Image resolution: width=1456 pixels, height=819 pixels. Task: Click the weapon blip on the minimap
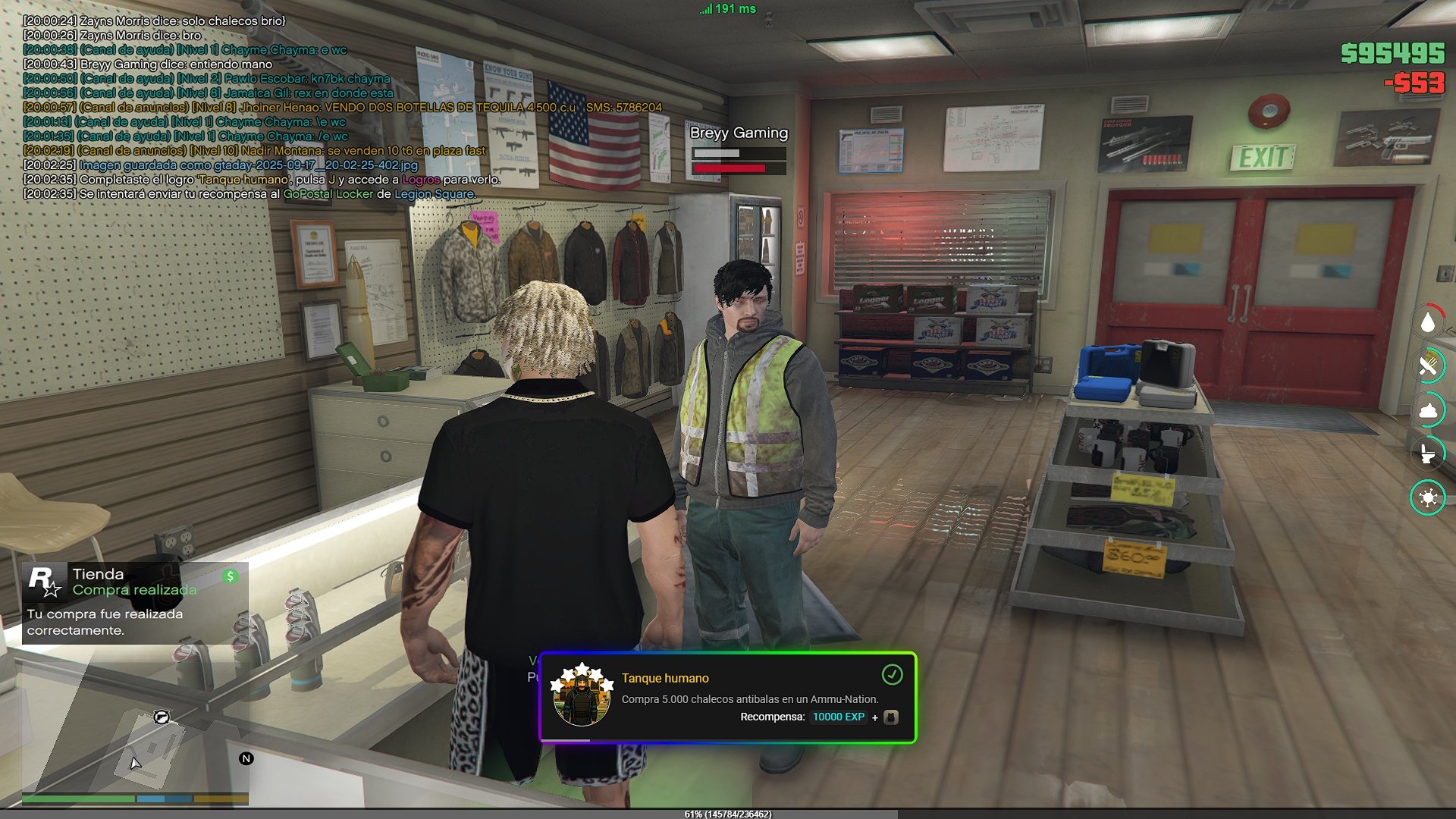161,717
